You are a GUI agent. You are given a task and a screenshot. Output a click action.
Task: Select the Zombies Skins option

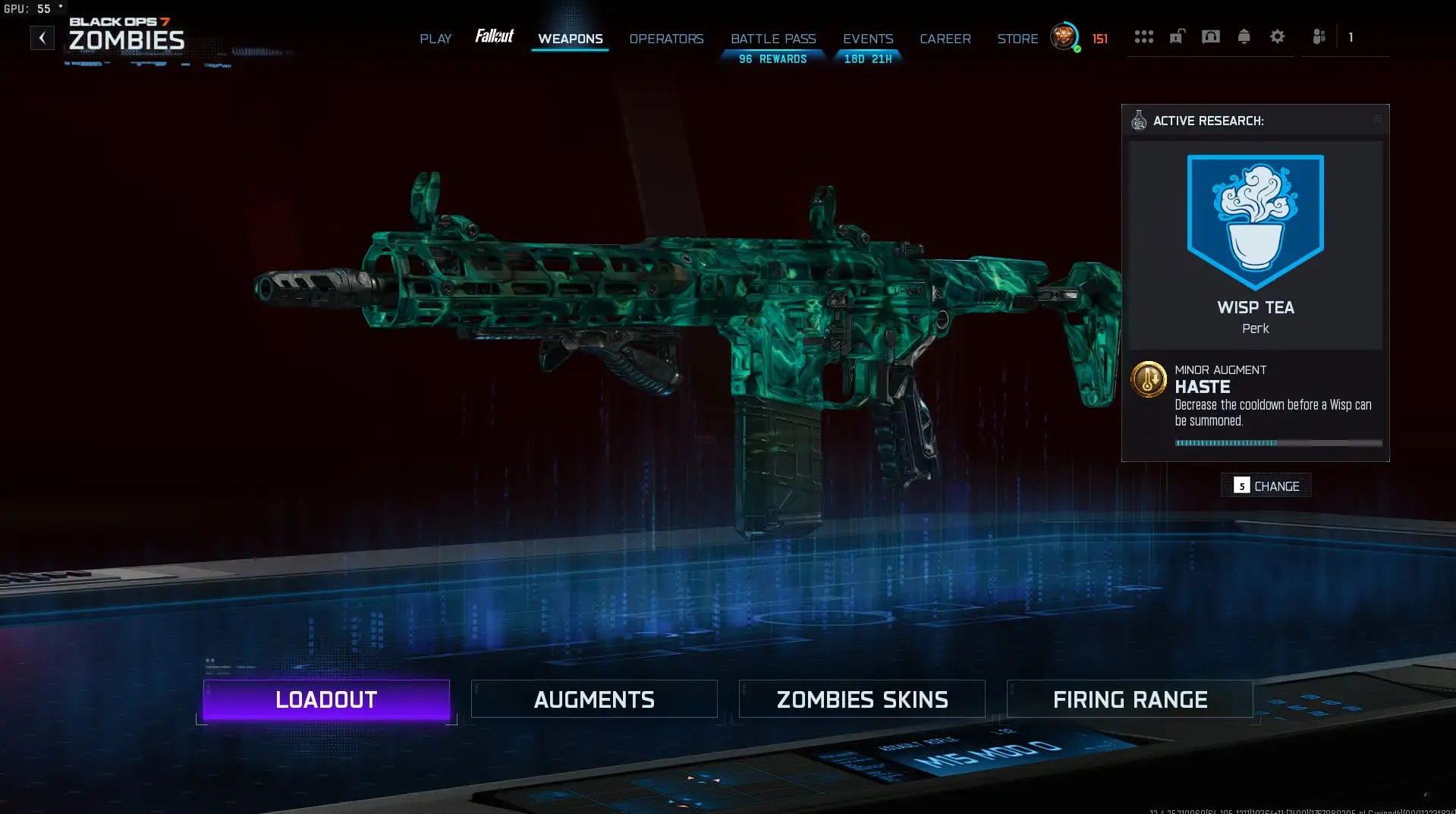tap(861, 699)
